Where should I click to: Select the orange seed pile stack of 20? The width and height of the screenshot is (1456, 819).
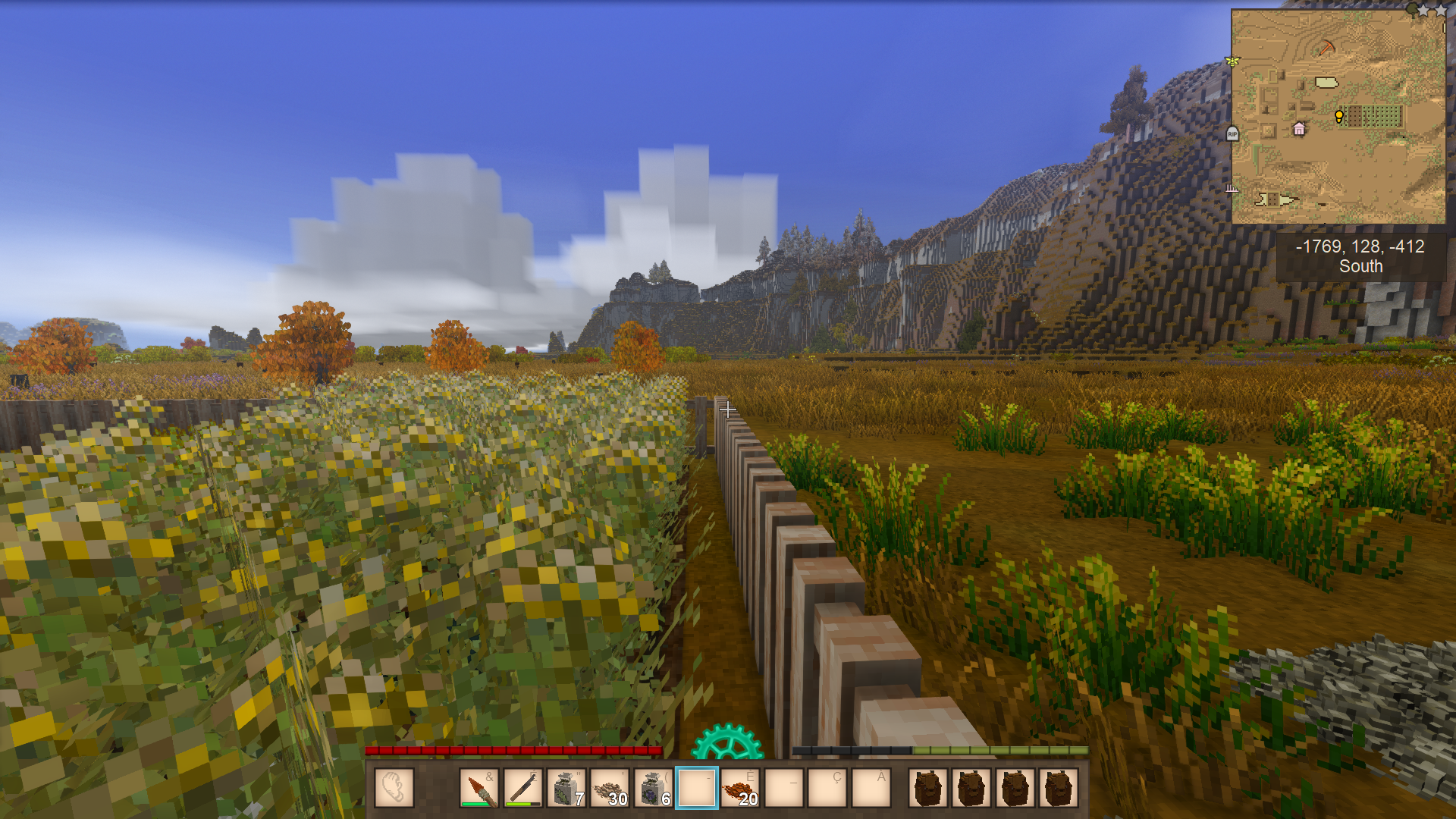coord(740,788)
